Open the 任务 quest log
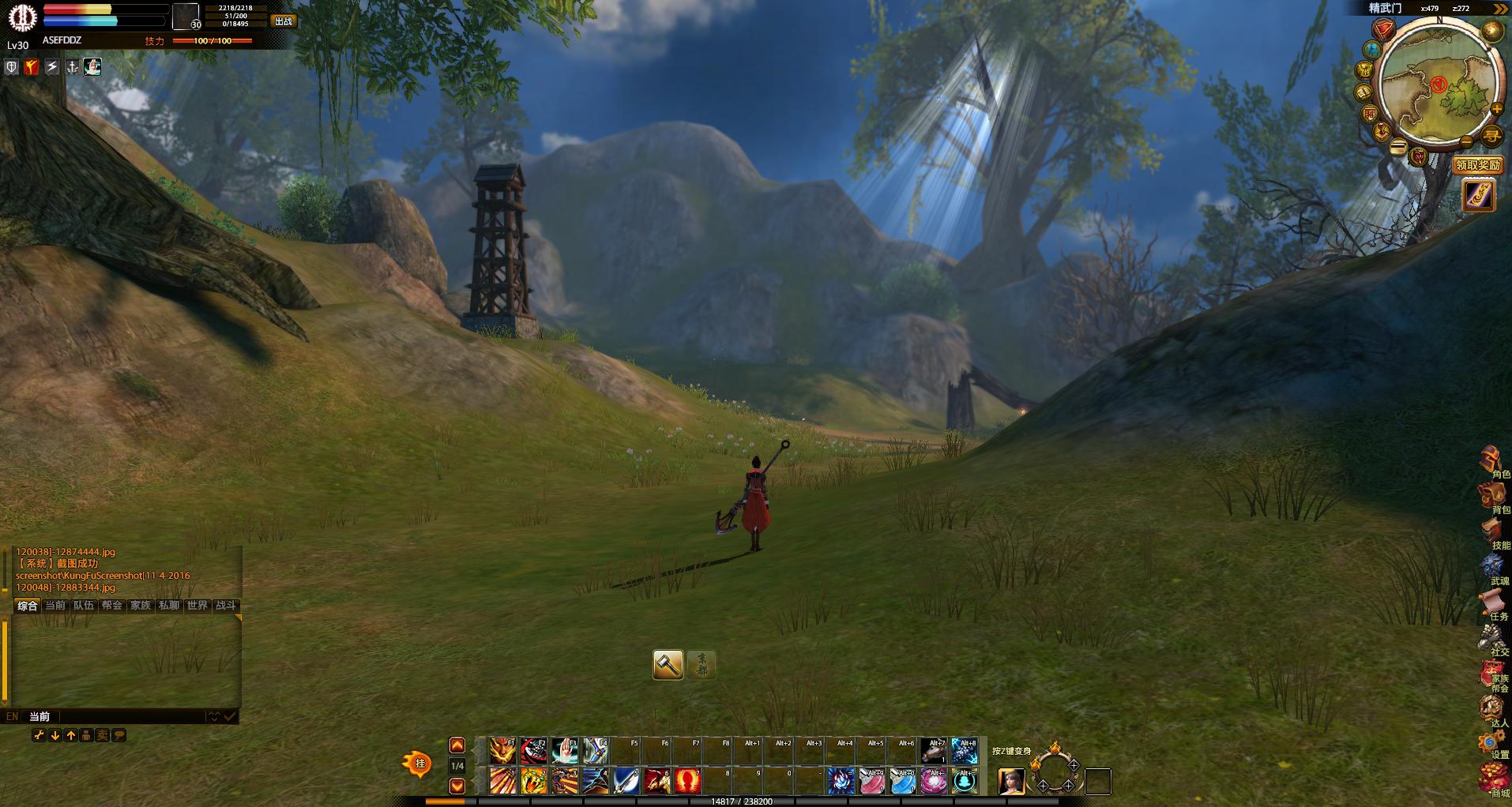This screenshot has width=1512, height=807. 1492,605
